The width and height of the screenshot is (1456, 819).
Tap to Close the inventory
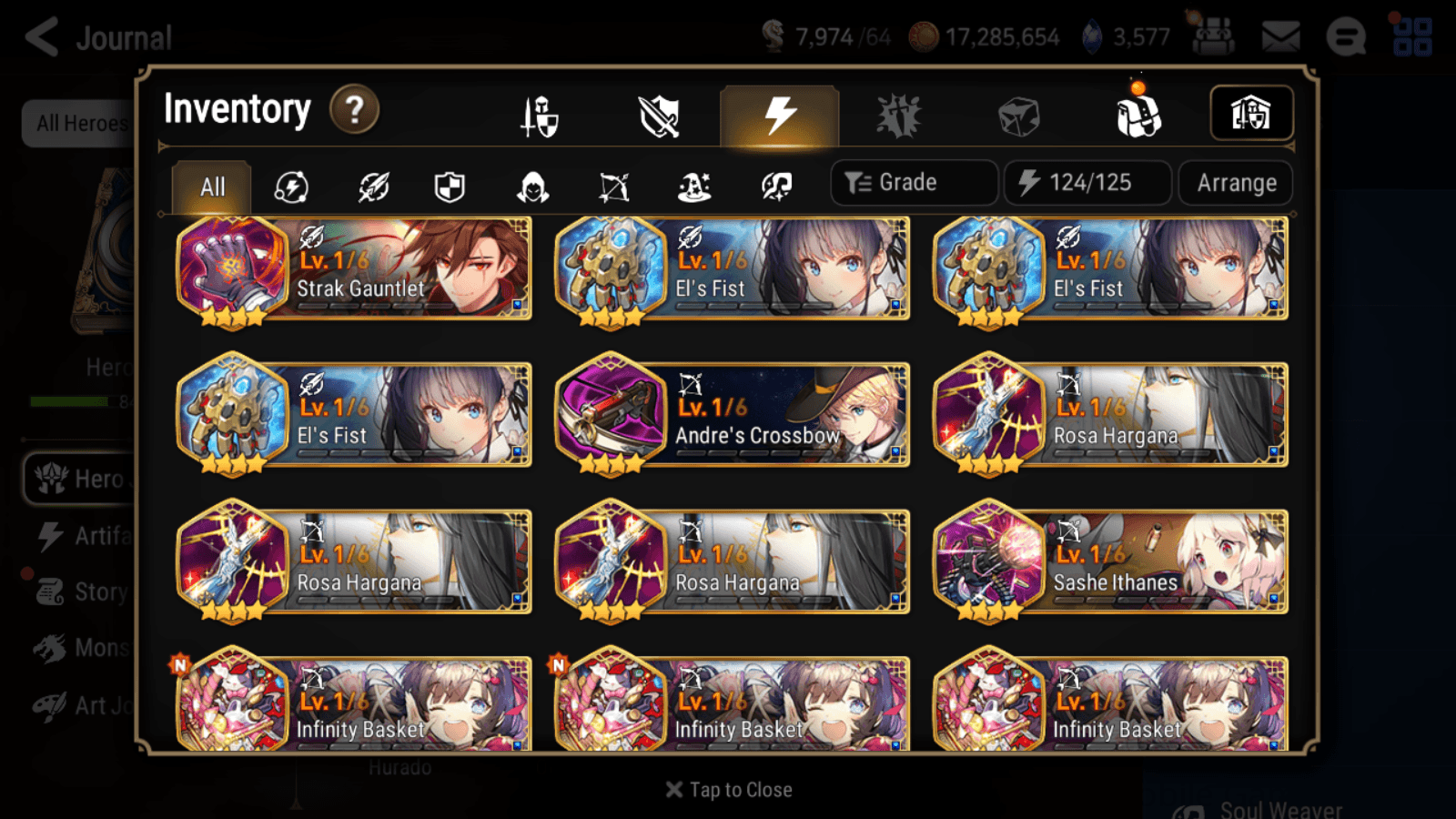[727, 789]
